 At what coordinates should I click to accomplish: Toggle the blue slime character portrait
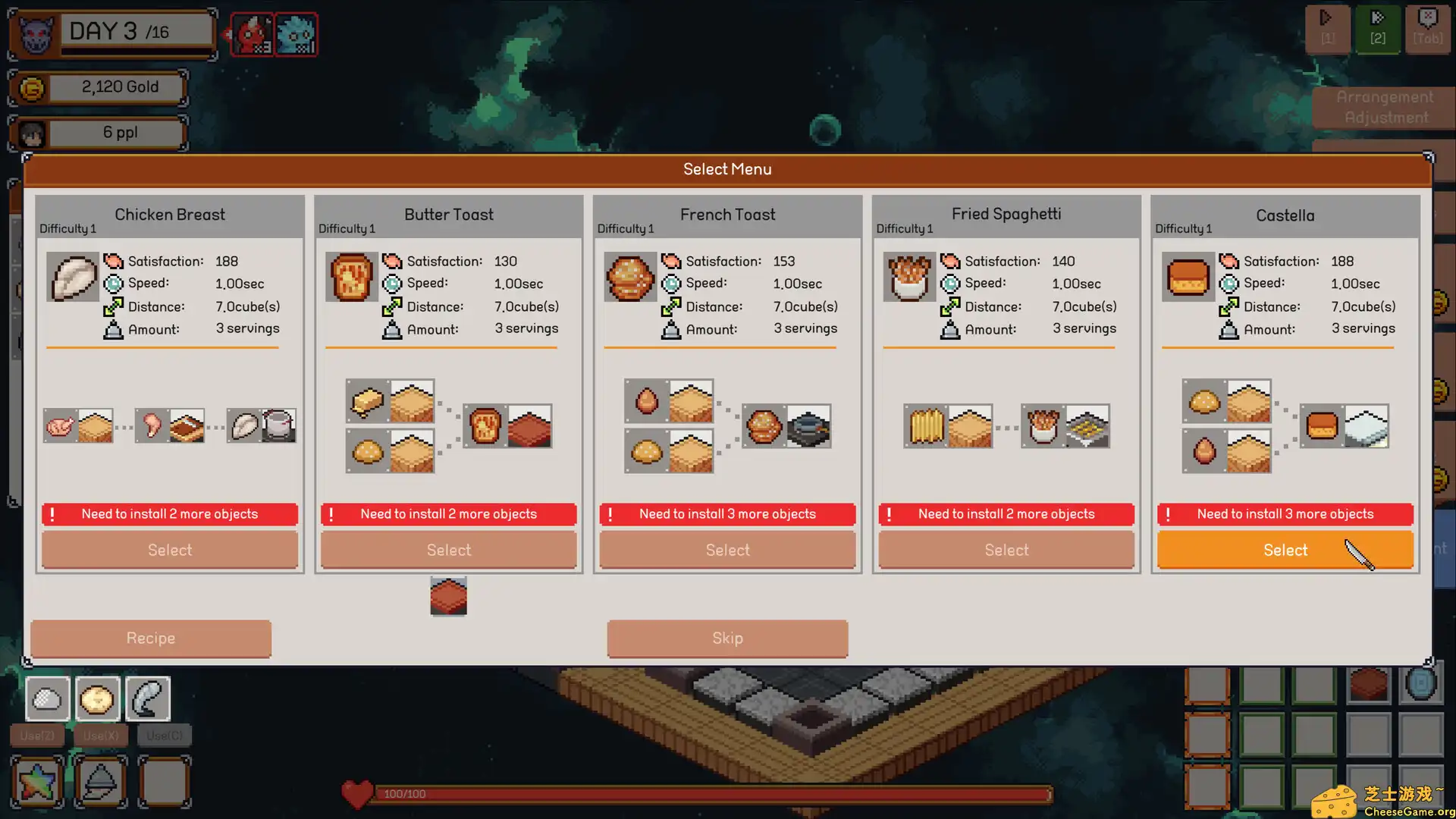pos(297,33)
